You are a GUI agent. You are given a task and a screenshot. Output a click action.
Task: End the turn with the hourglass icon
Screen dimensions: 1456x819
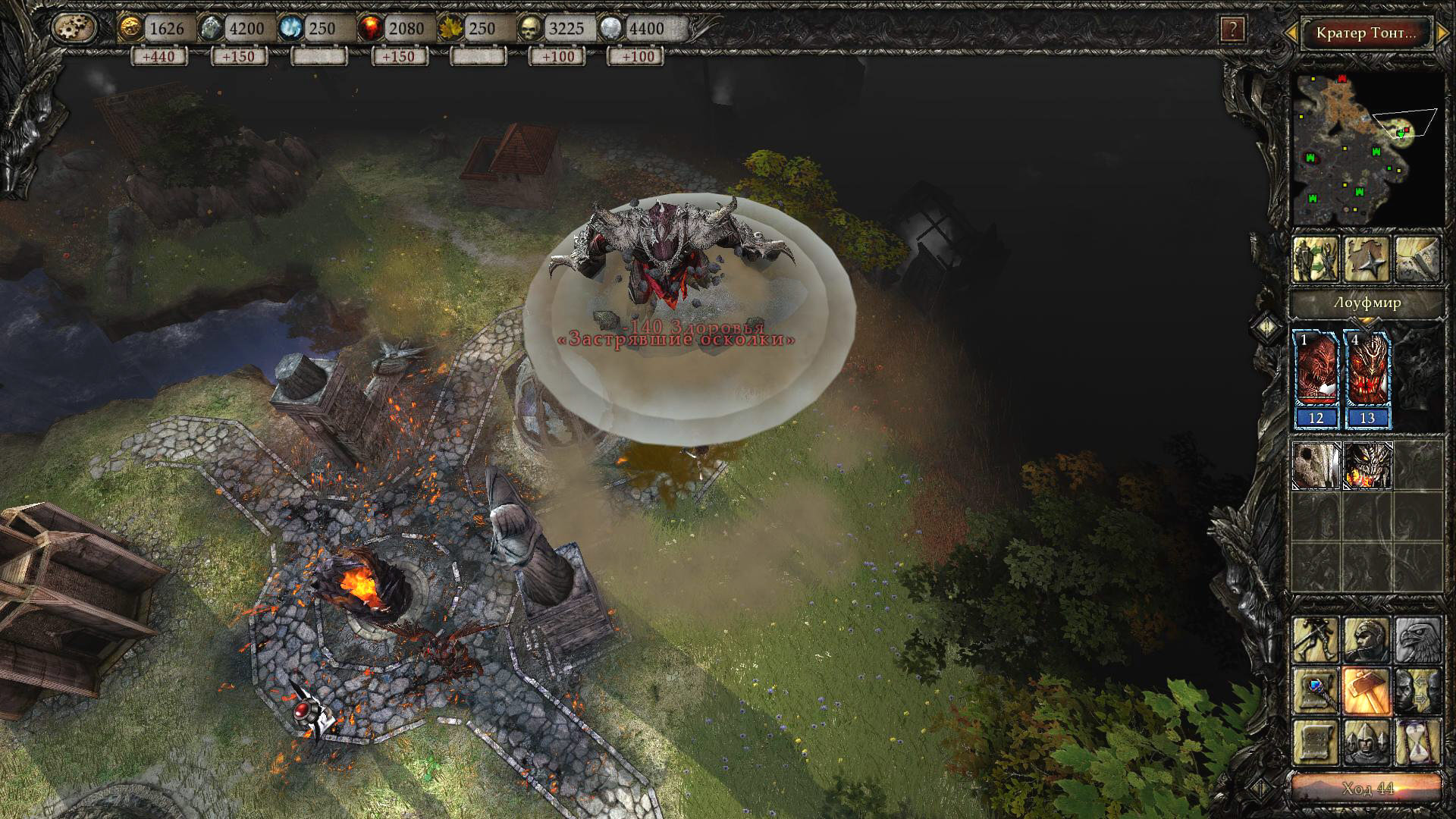click(x=1417, y=742)
